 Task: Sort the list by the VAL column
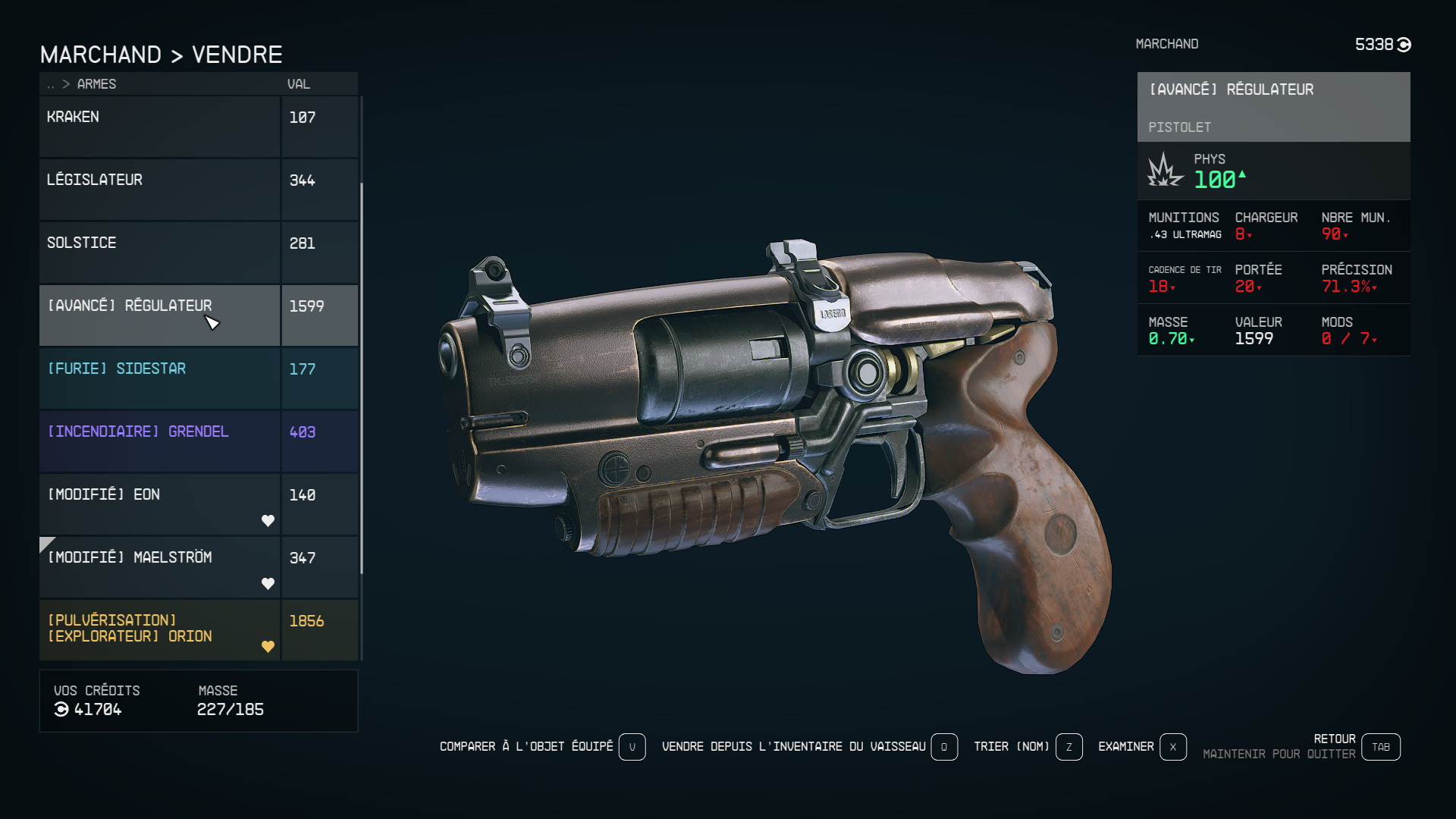[x=299, y=84]
